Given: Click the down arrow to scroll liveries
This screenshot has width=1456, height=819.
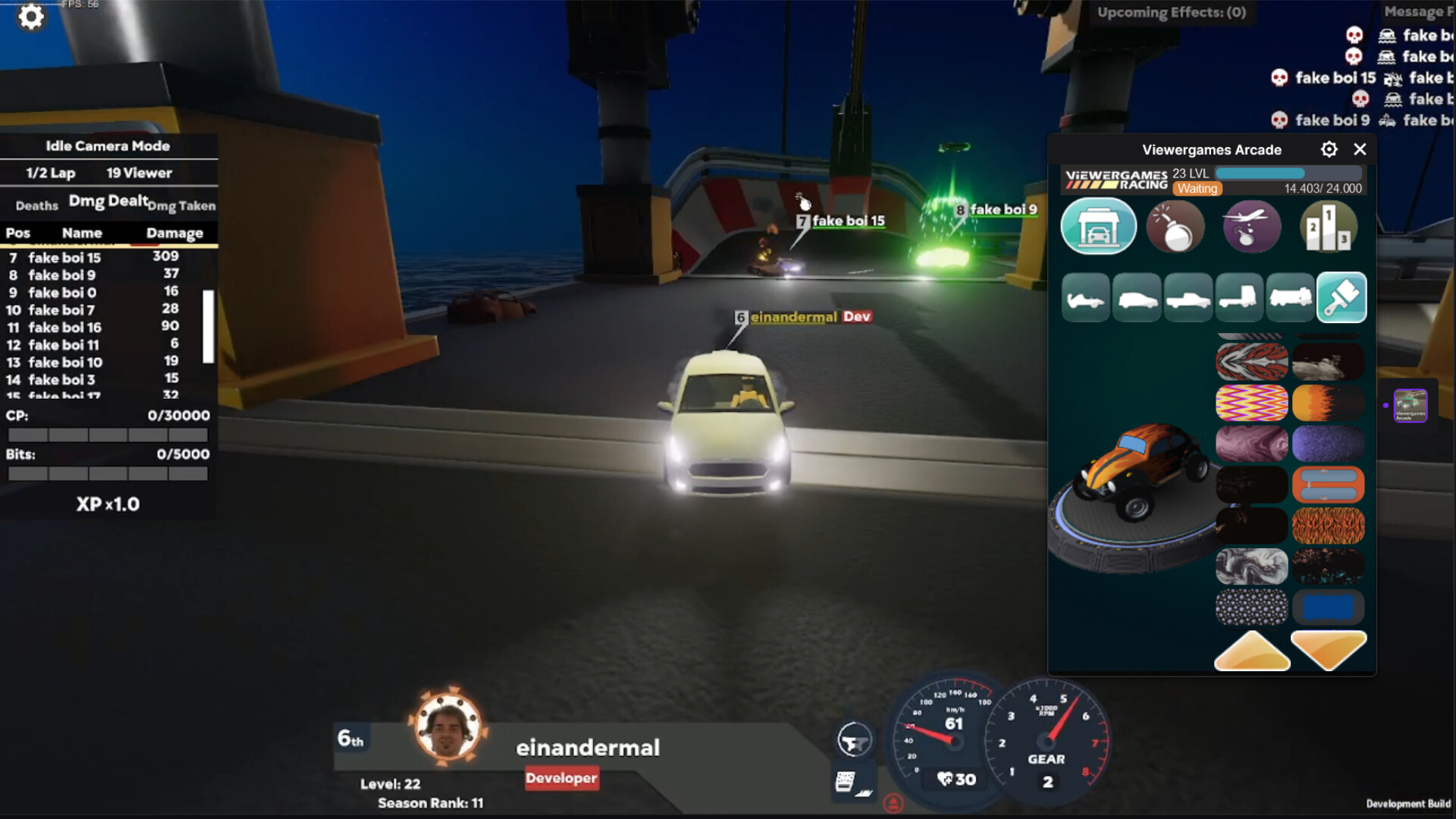Looking at the screenshot, I should (1329, 650).
